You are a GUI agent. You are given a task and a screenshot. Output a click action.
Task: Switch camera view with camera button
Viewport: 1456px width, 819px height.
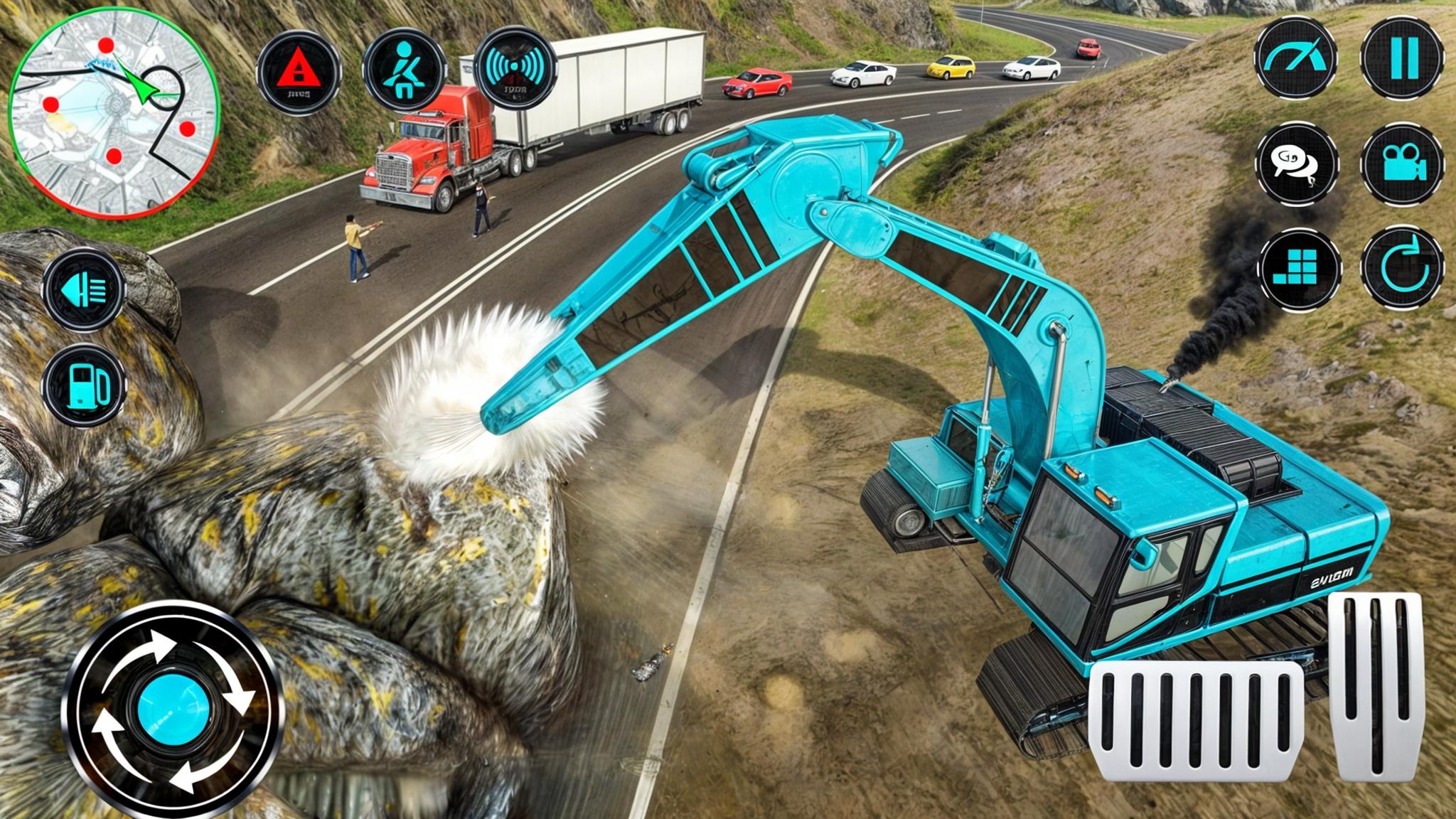point(1403,164)
